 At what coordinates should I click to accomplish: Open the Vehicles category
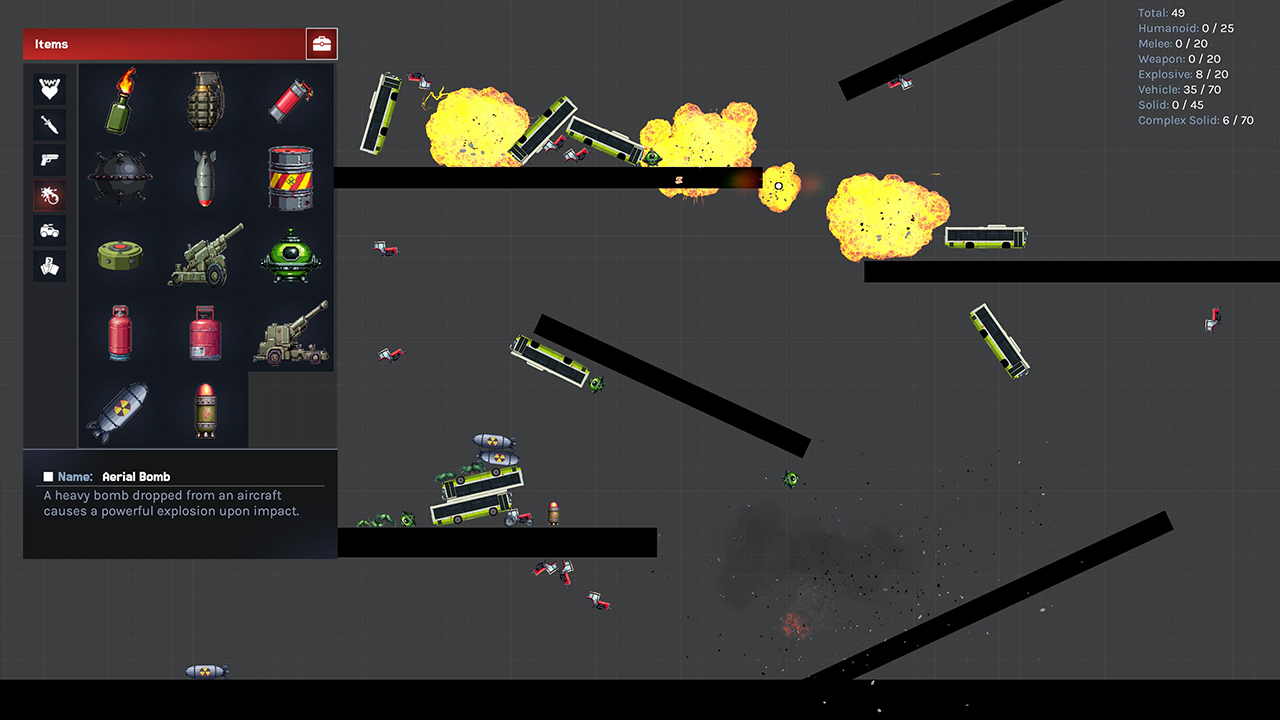pos(49,231)
